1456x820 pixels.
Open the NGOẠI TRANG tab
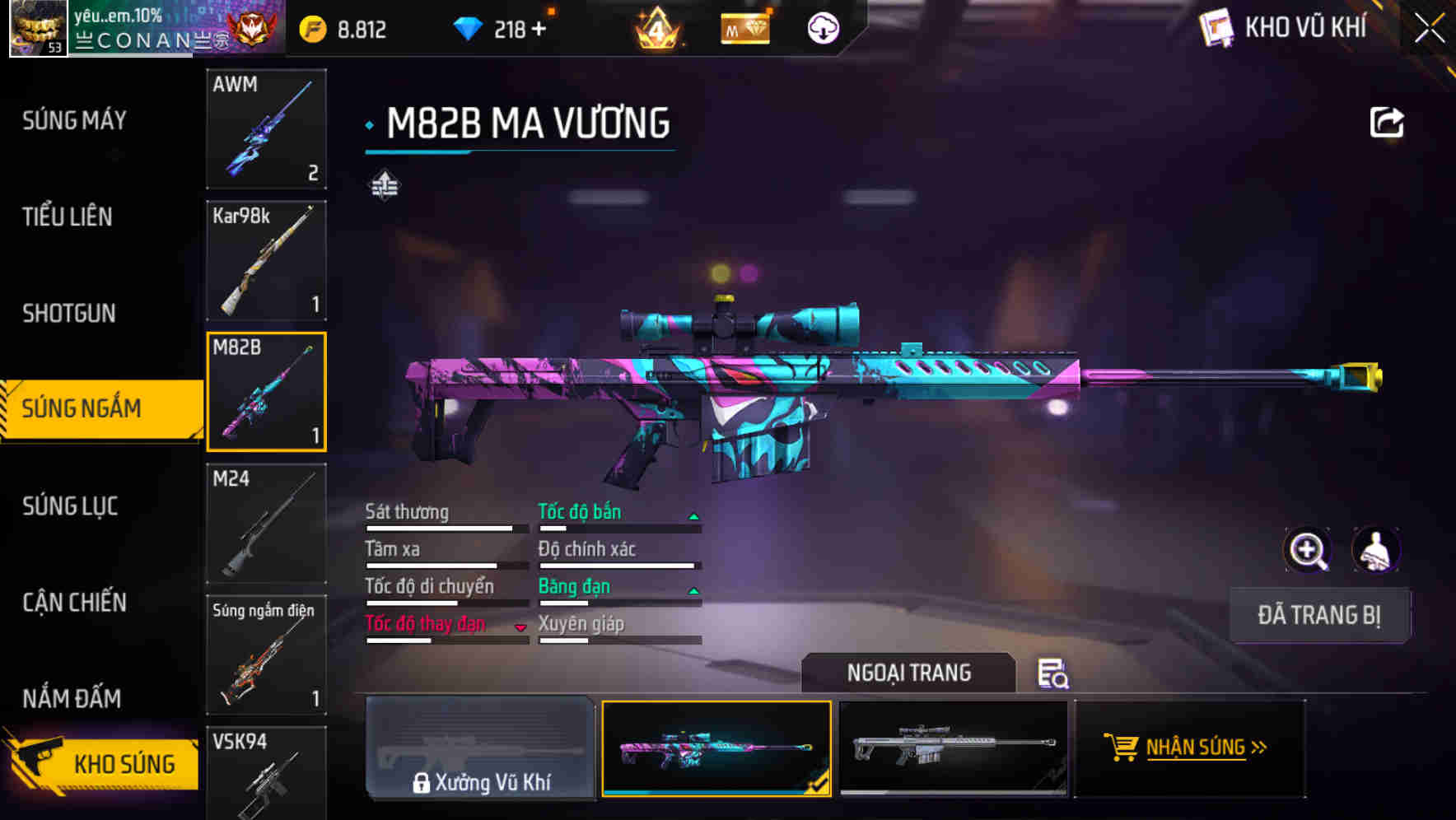tap(909, 673)
